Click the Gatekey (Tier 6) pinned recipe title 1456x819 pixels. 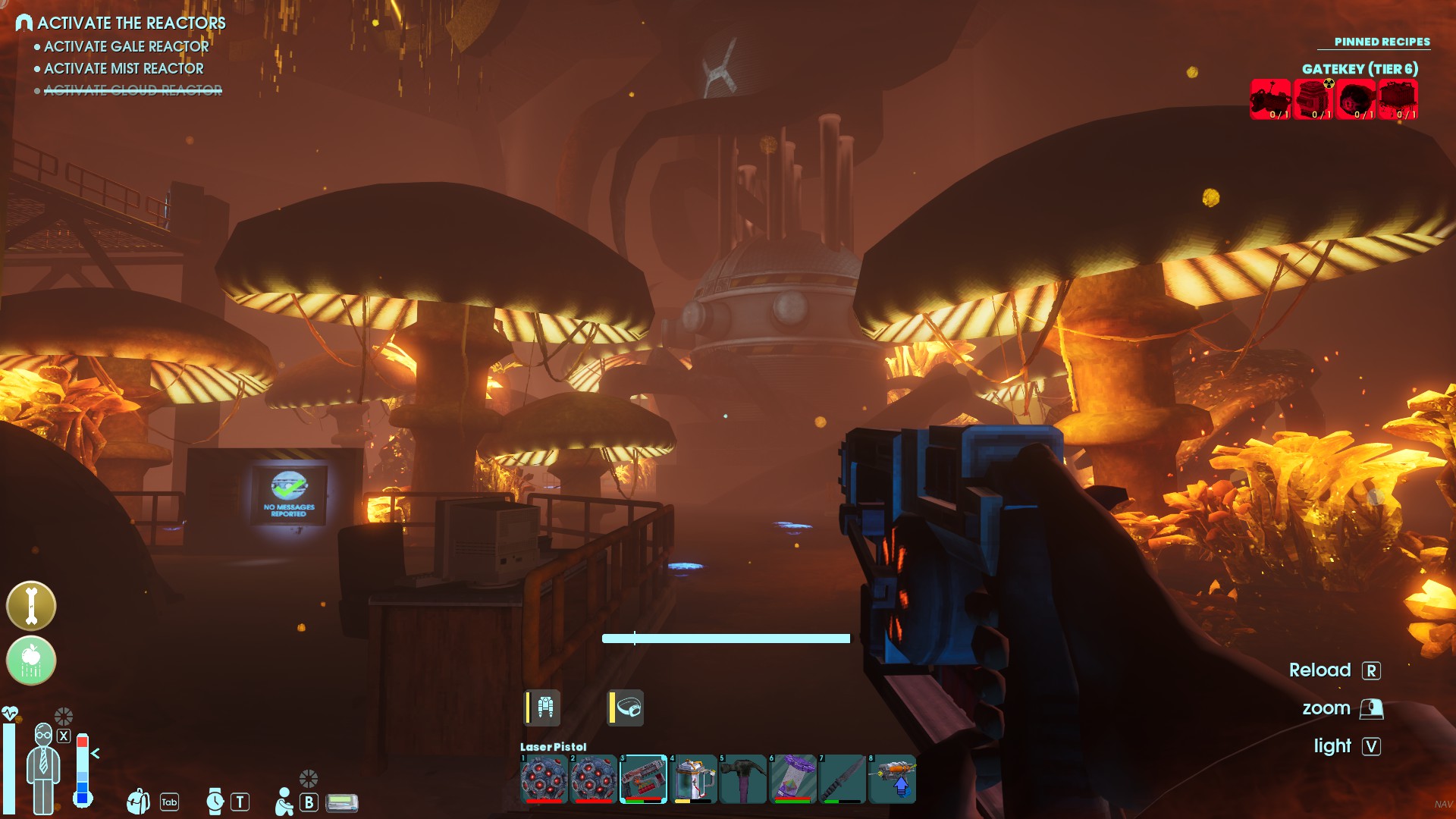[1360, 69]
